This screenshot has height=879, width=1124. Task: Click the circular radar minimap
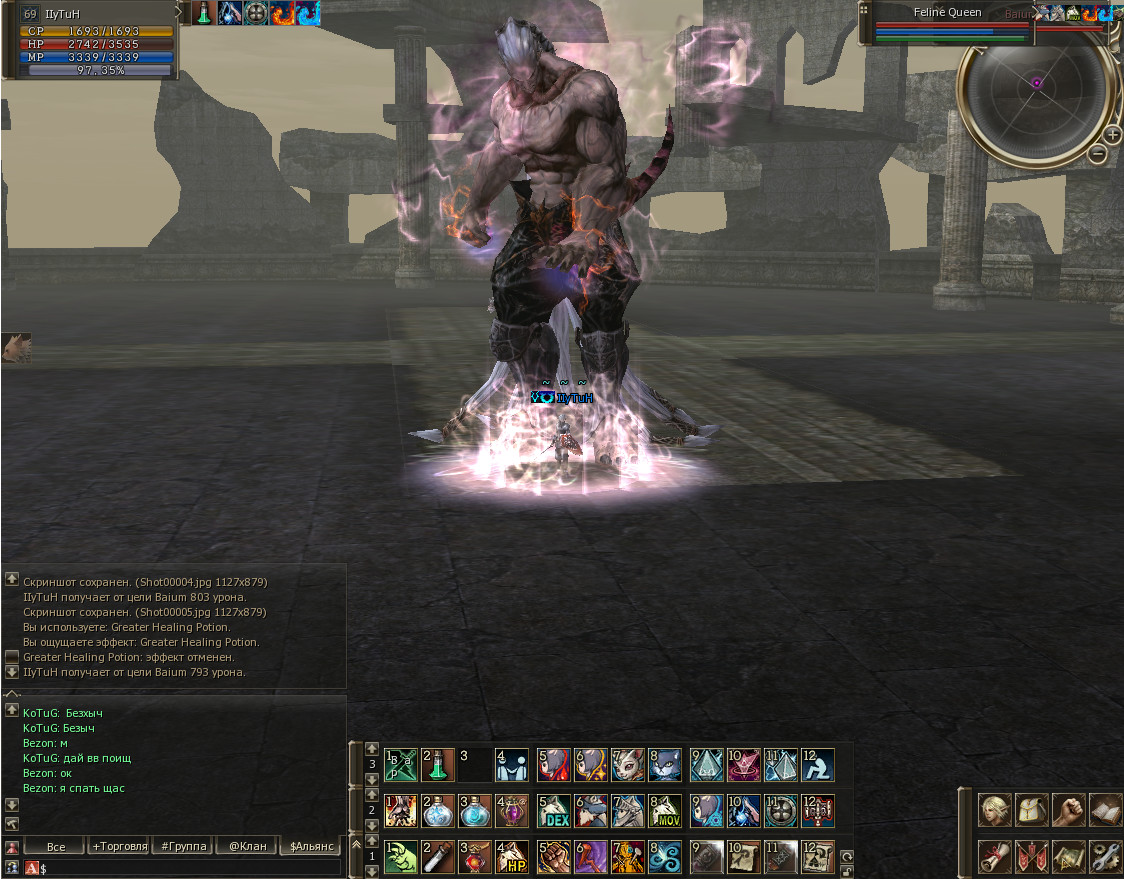(1036, 83)
